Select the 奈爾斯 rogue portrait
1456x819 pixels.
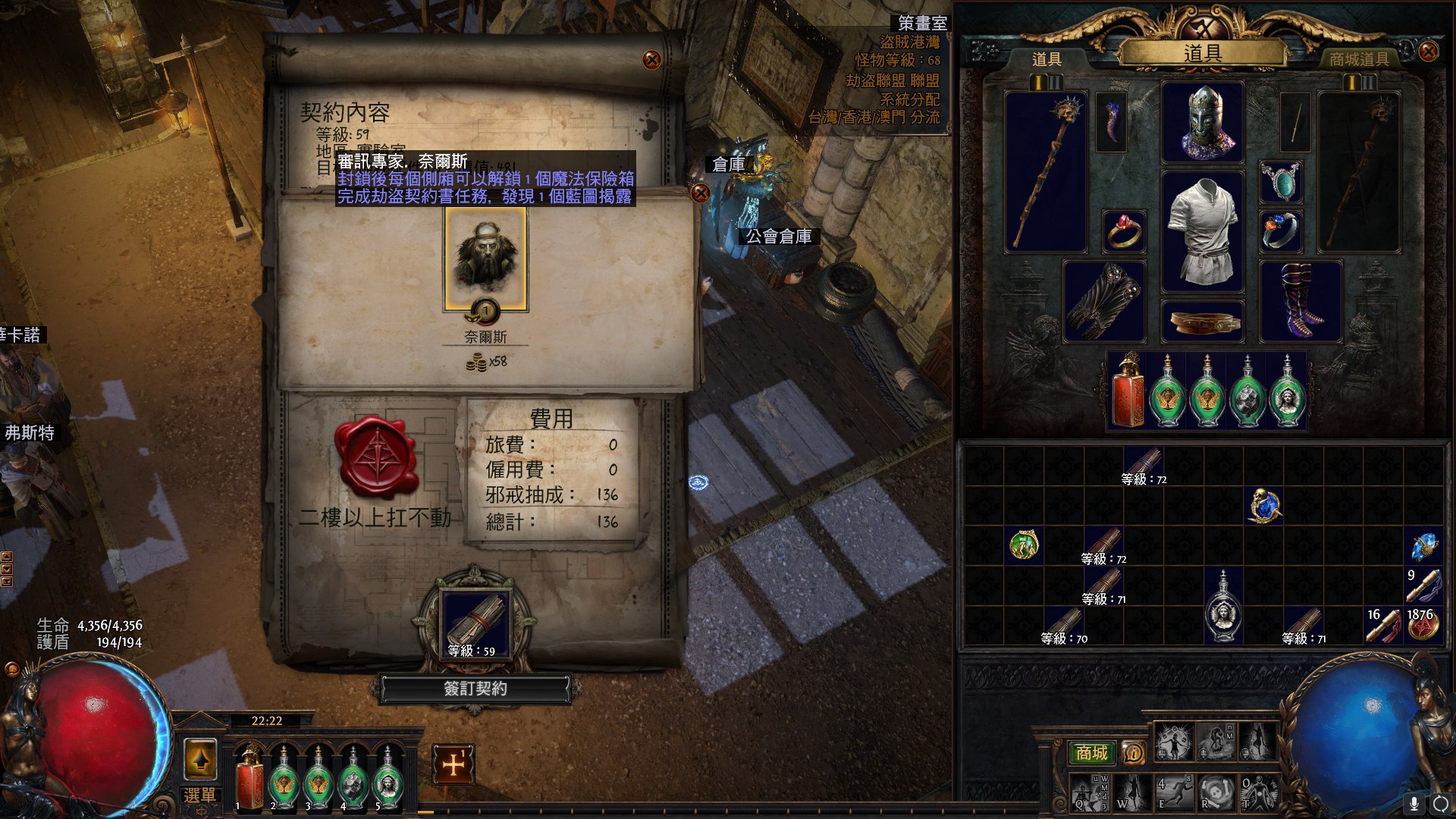(x=485, y=259)
